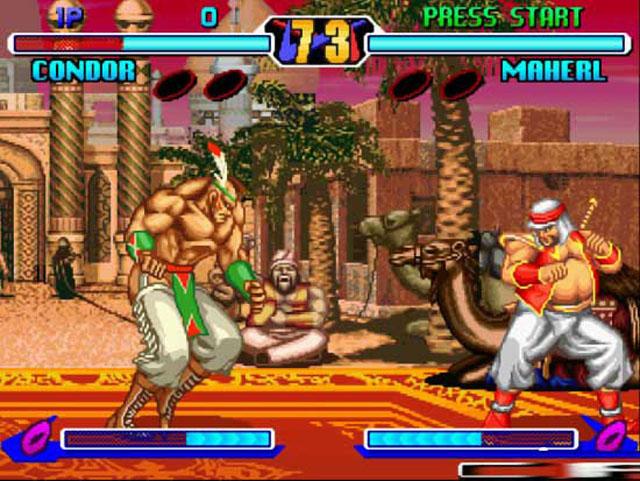Select the CONDOR fighter name label
640x481 pixels.
point(83,71)
